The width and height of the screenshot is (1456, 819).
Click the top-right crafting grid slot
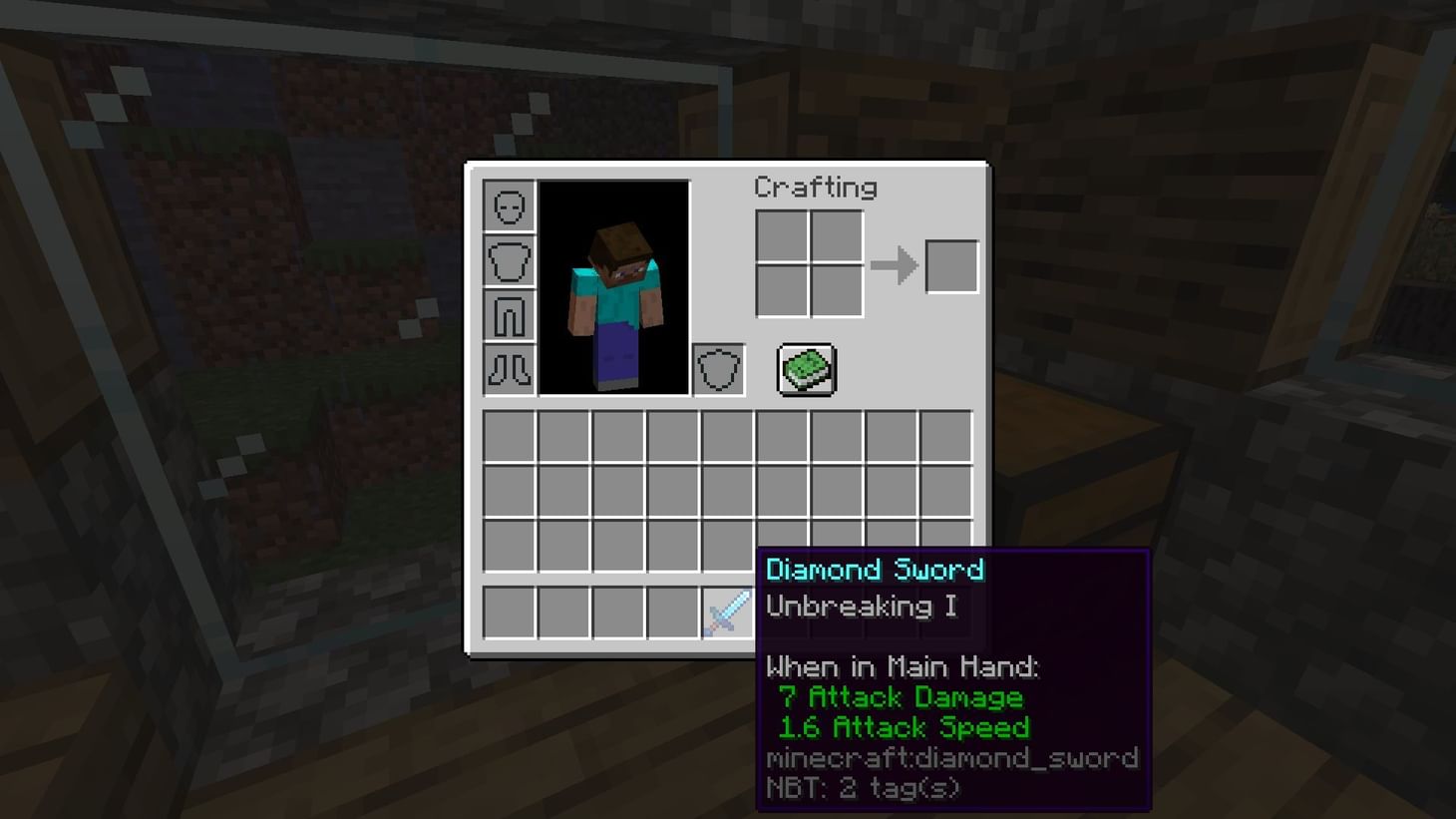[837, 237]
